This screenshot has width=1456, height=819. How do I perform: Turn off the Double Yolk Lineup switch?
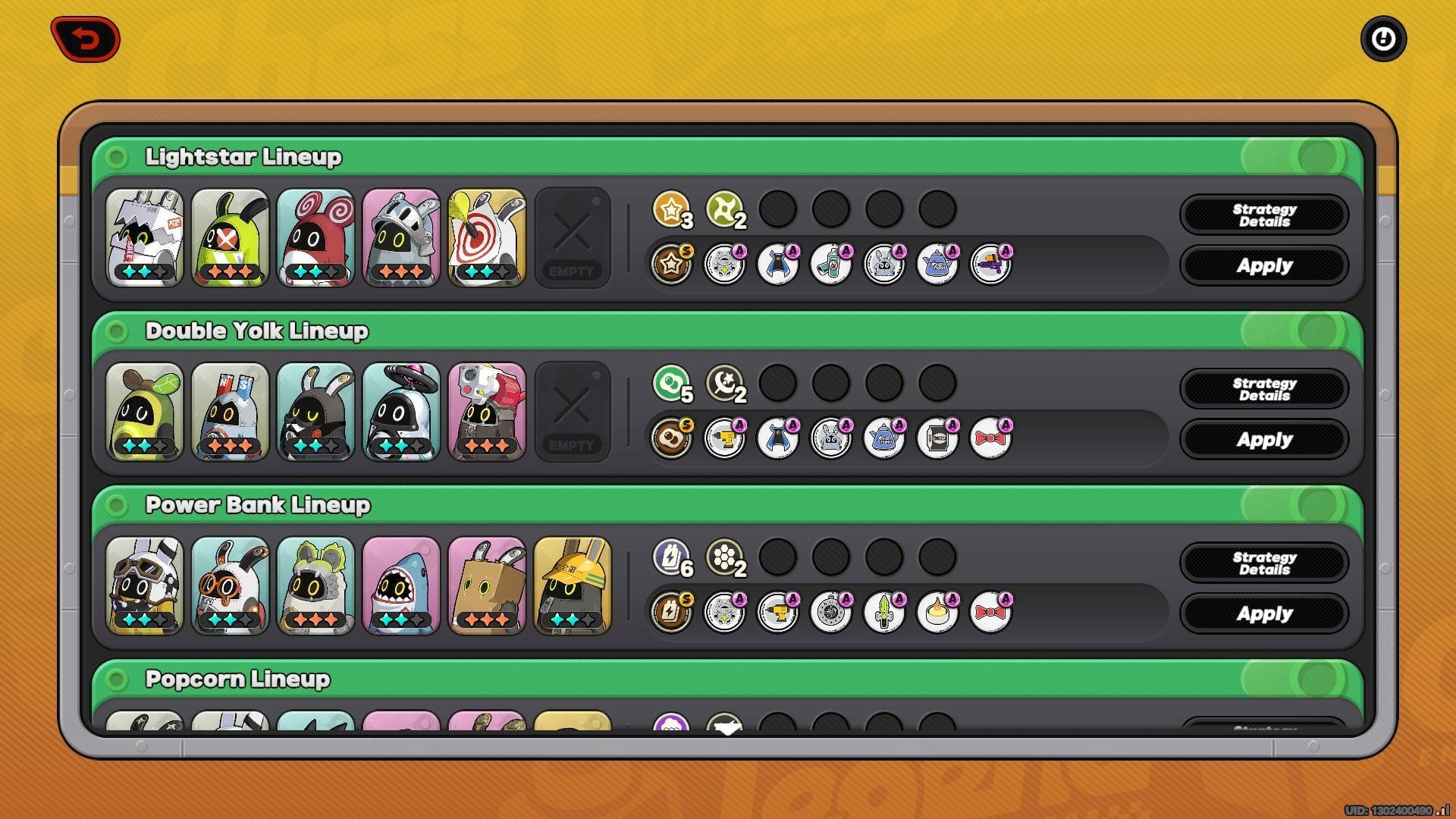[1294, 331]
